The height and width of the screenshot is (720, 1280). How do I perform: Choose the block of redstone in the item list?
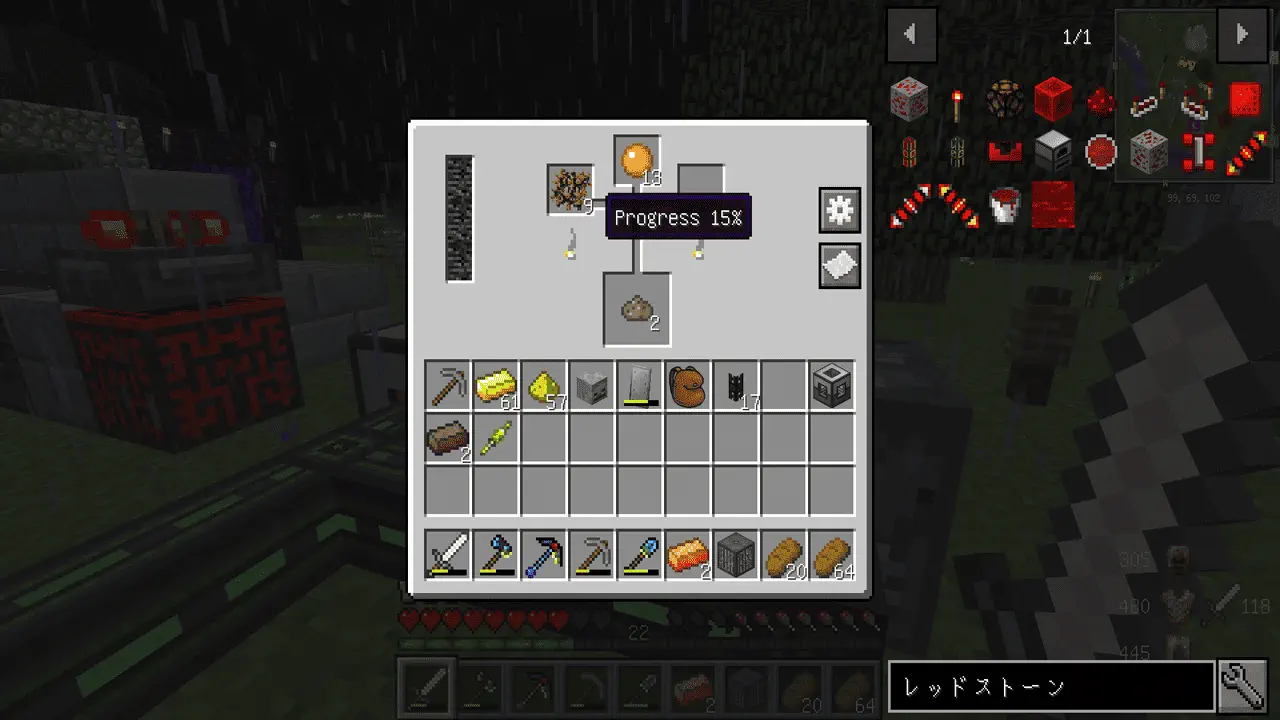pyautogui.click(x=1053, y=100)
